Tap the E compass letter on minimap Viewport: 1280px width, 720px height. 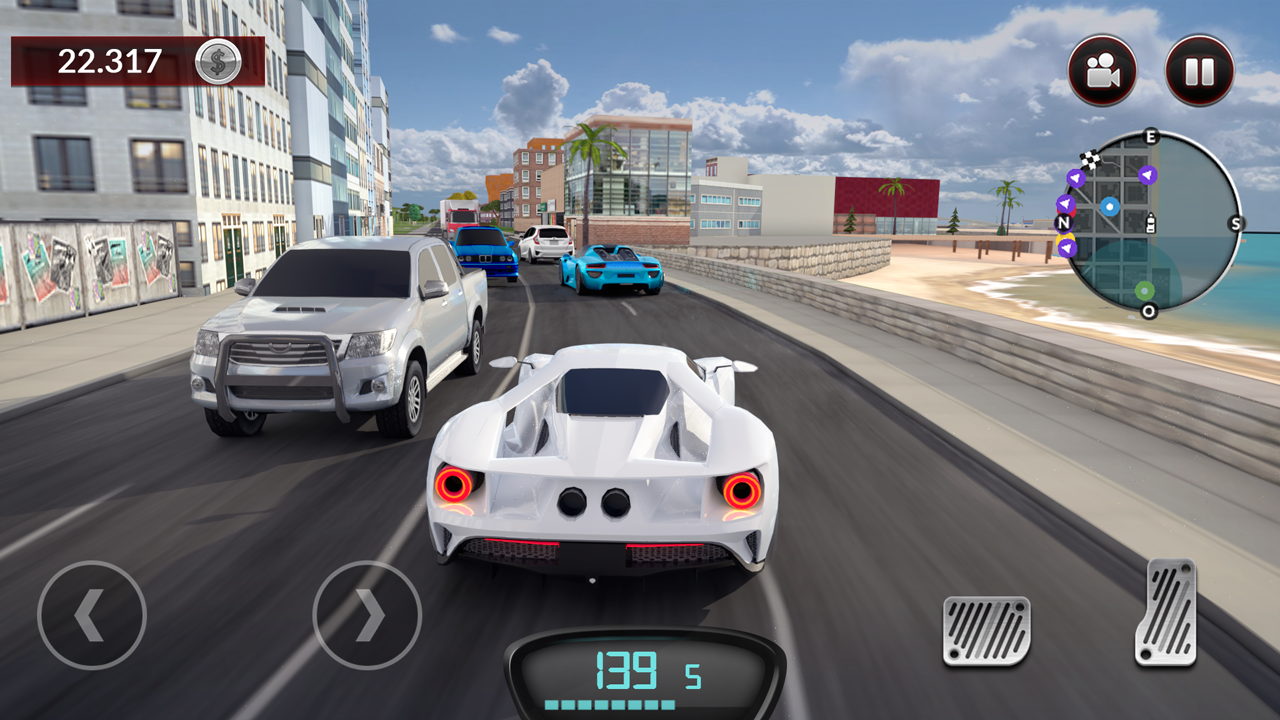[1150, 136]
